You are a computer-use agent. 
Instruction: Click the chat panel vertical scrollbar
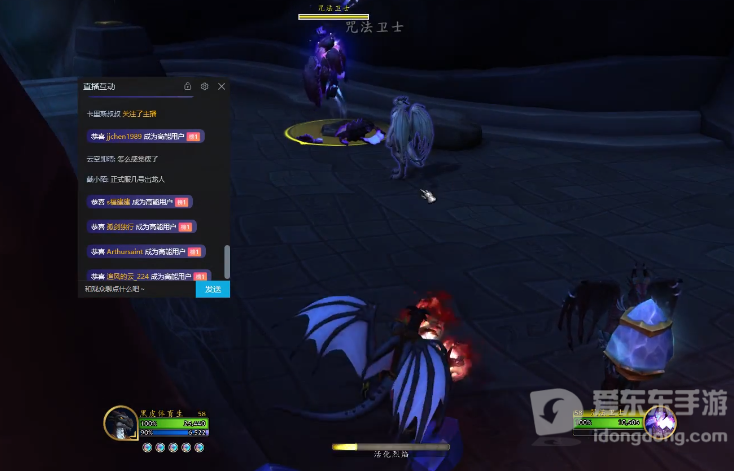pos(227,262)
